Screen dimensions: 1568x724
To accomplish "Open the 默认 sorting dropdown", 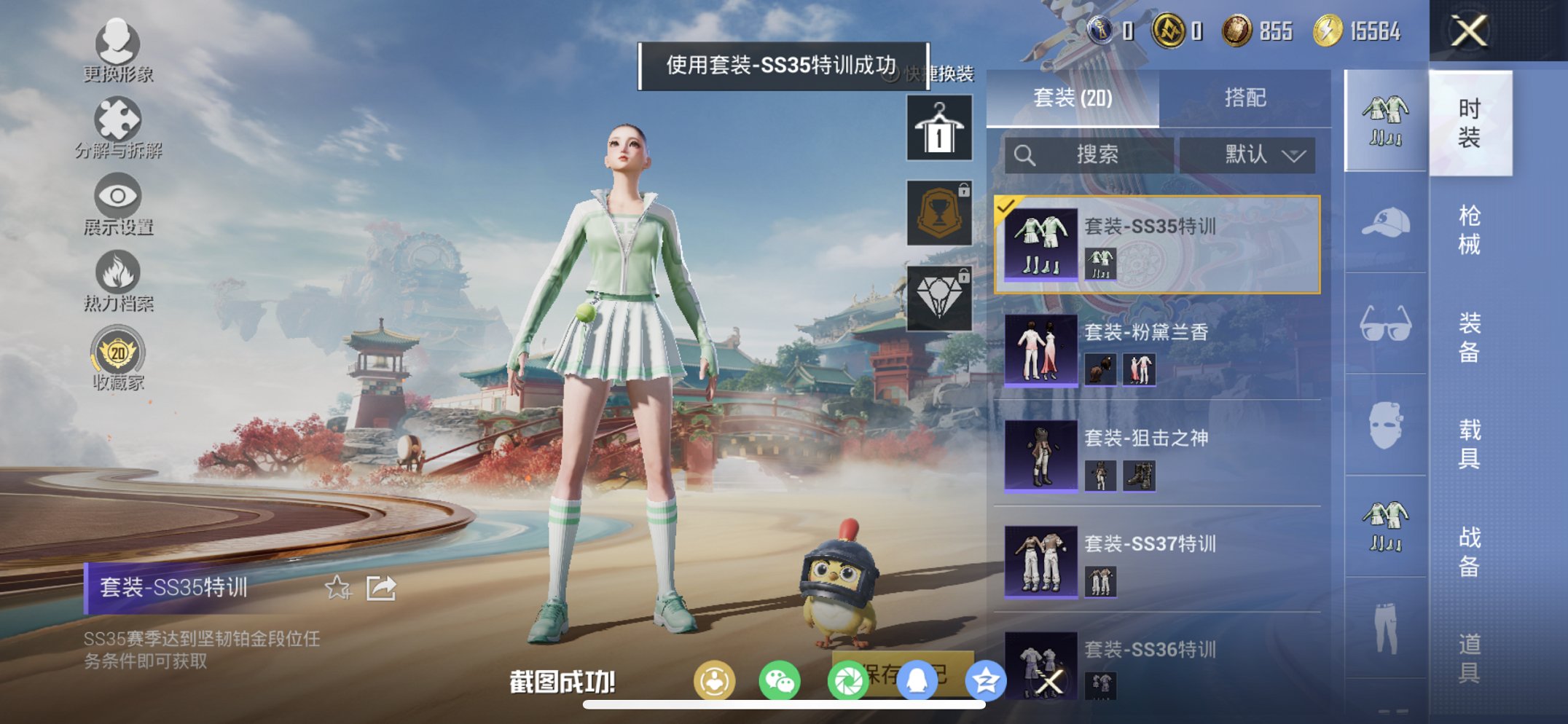I will pos(1251,154).
